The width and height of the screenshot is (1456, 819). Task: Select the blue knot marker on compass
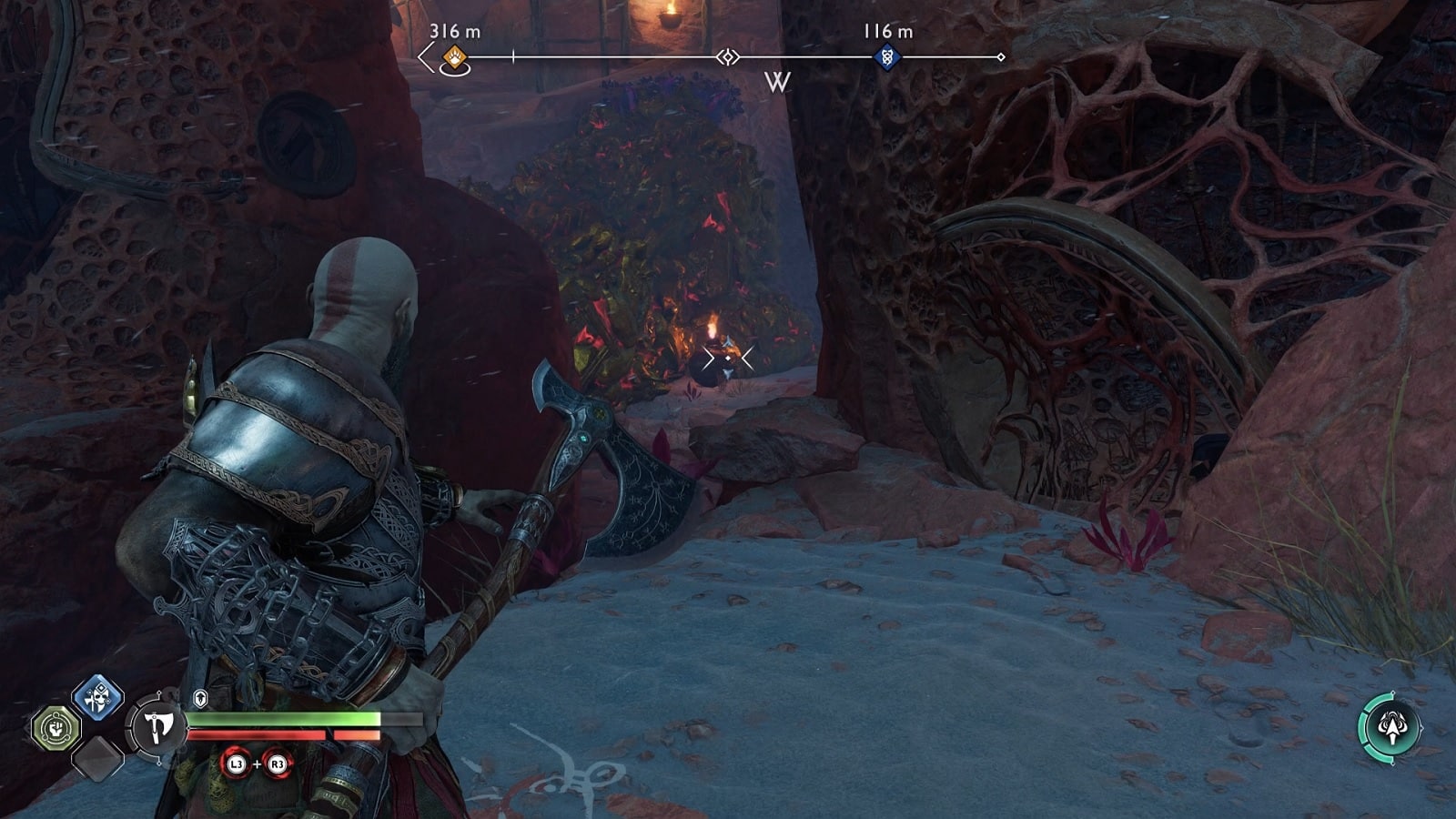[x=886, y=58]
